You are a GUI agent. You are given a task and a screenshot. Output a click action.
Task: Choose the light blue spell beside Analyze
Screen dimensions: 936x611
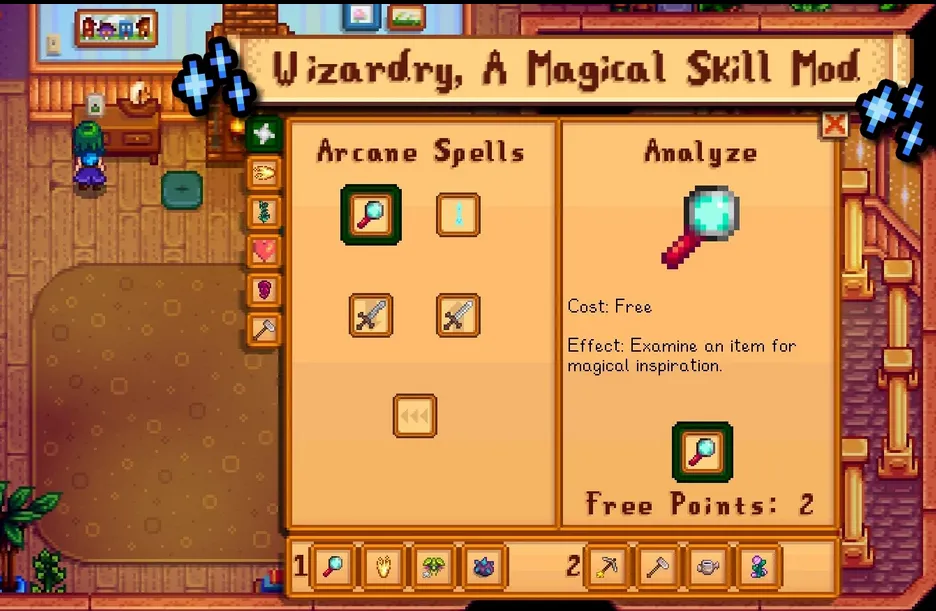[x=458, y=215]
